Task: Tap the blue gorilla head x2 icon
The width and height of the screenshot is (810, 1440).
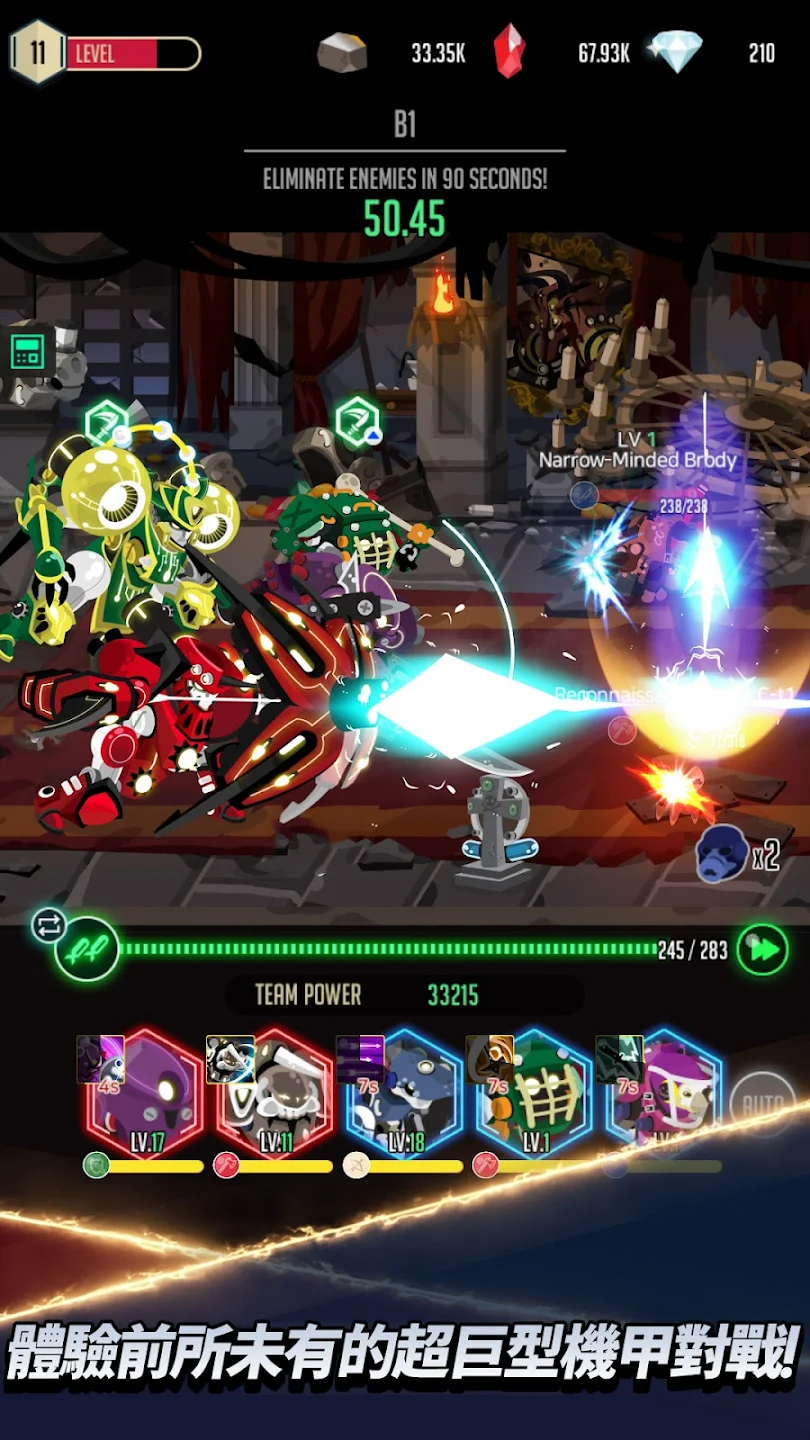Action: click(x=722, y=855)
